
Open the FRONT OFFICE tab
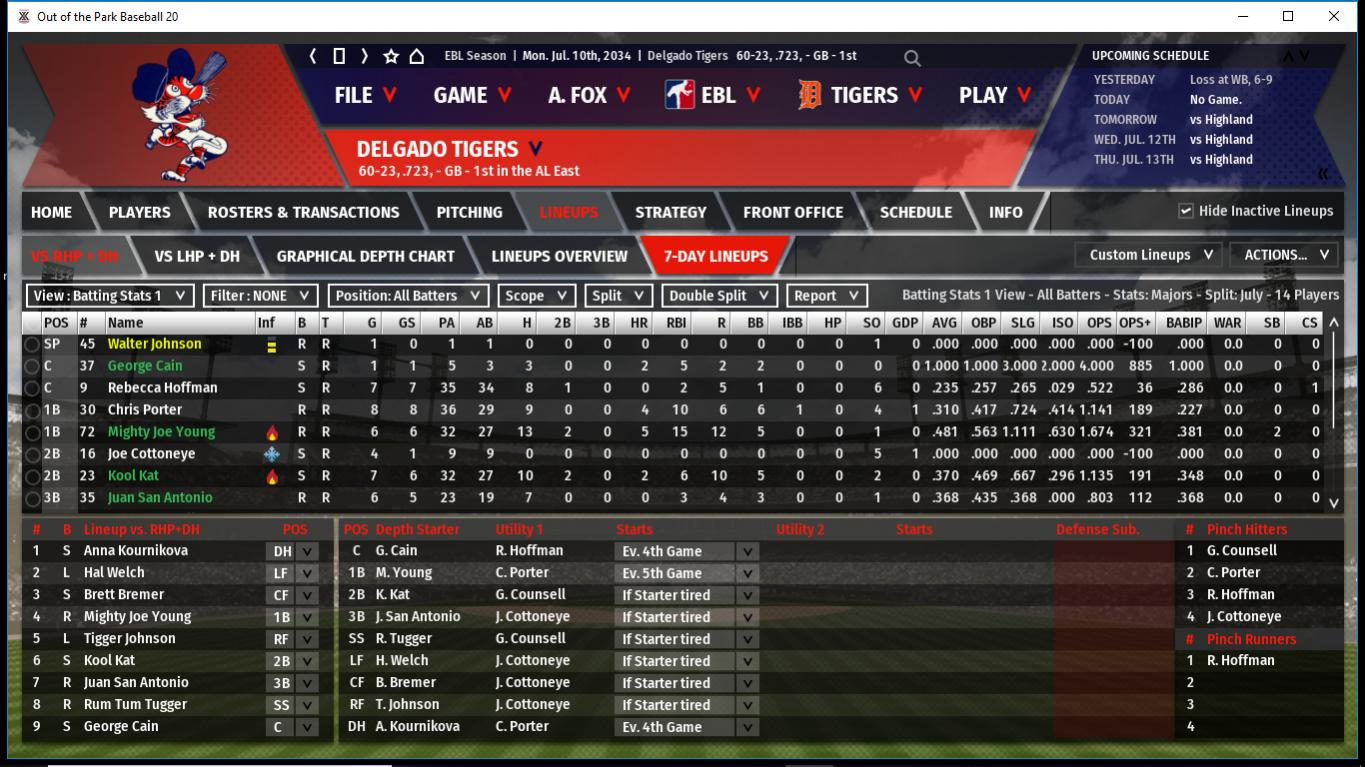click(x=793, y=212)
